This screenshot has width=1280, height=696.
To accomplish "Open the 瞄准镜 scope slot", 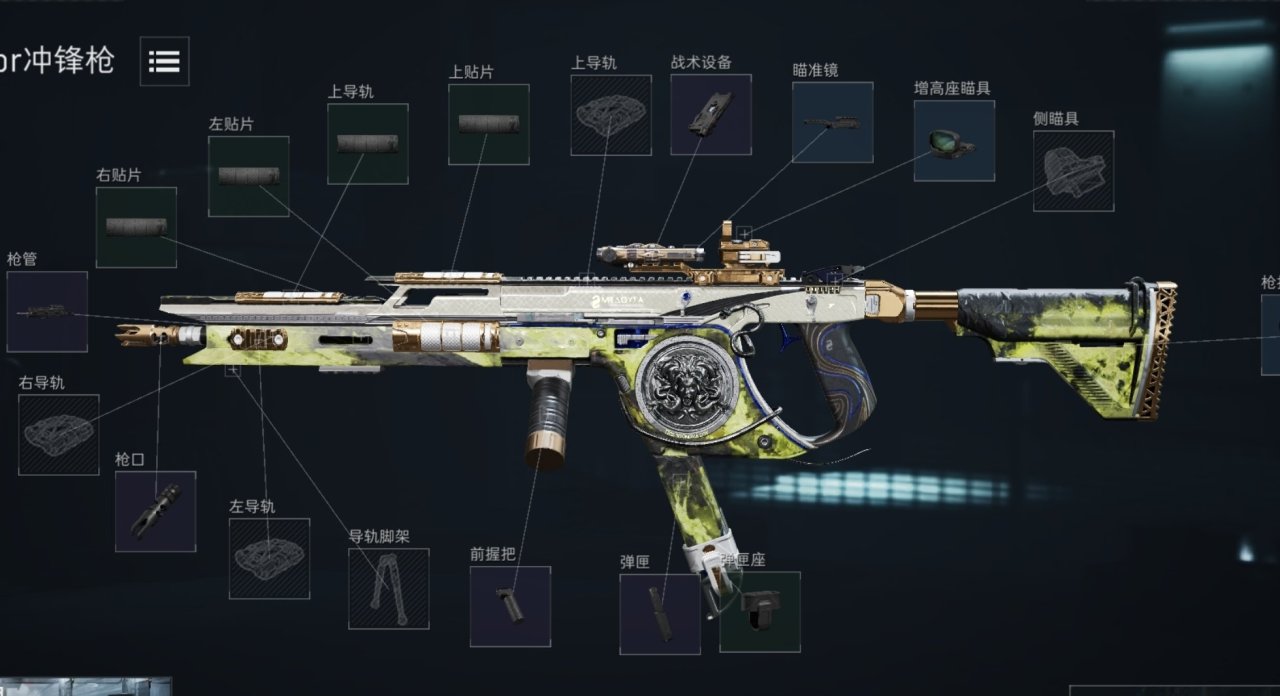I will 832,122.
